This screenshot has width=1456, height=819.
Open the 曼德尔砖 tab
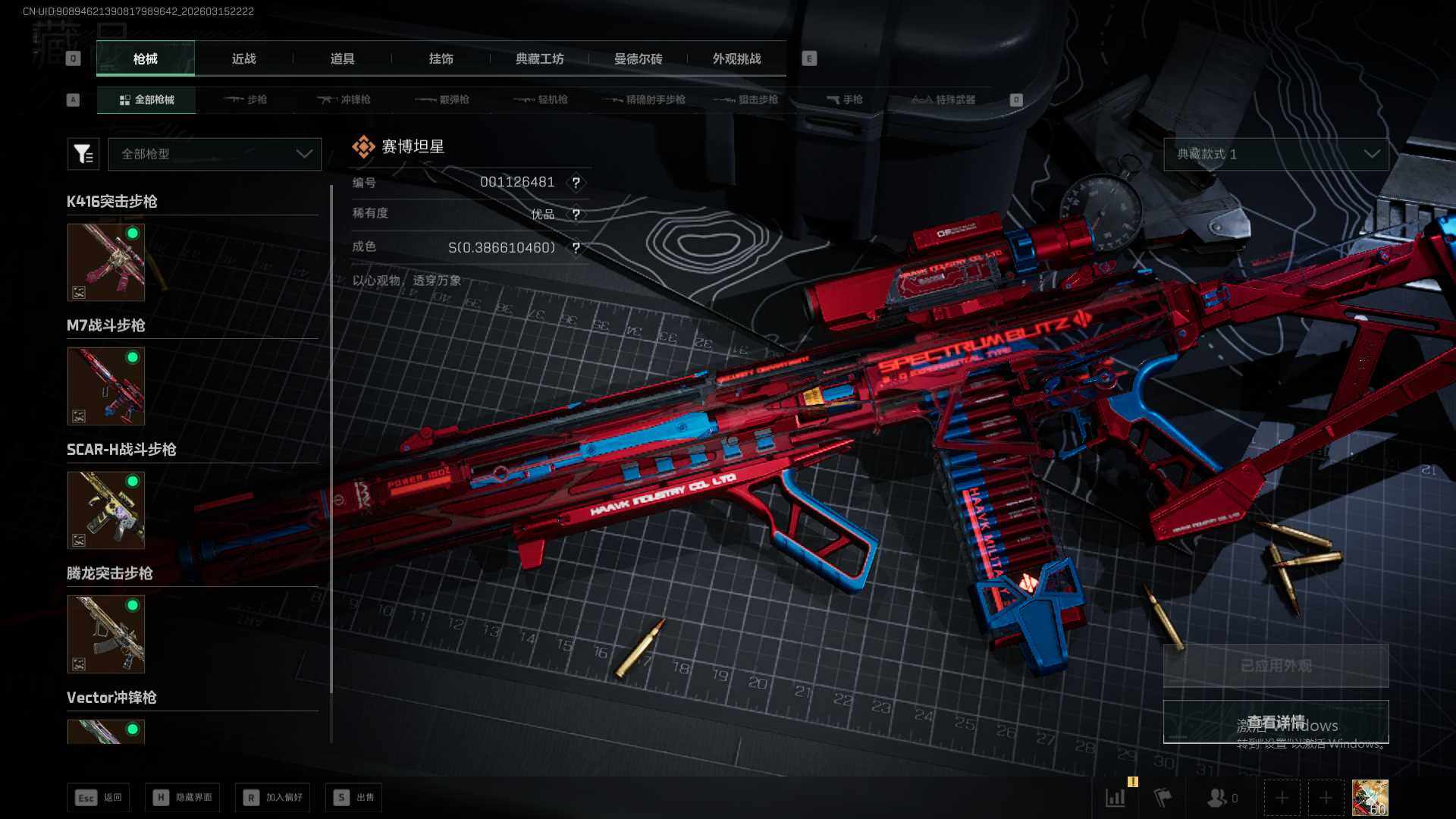click(x=638, y=58)
